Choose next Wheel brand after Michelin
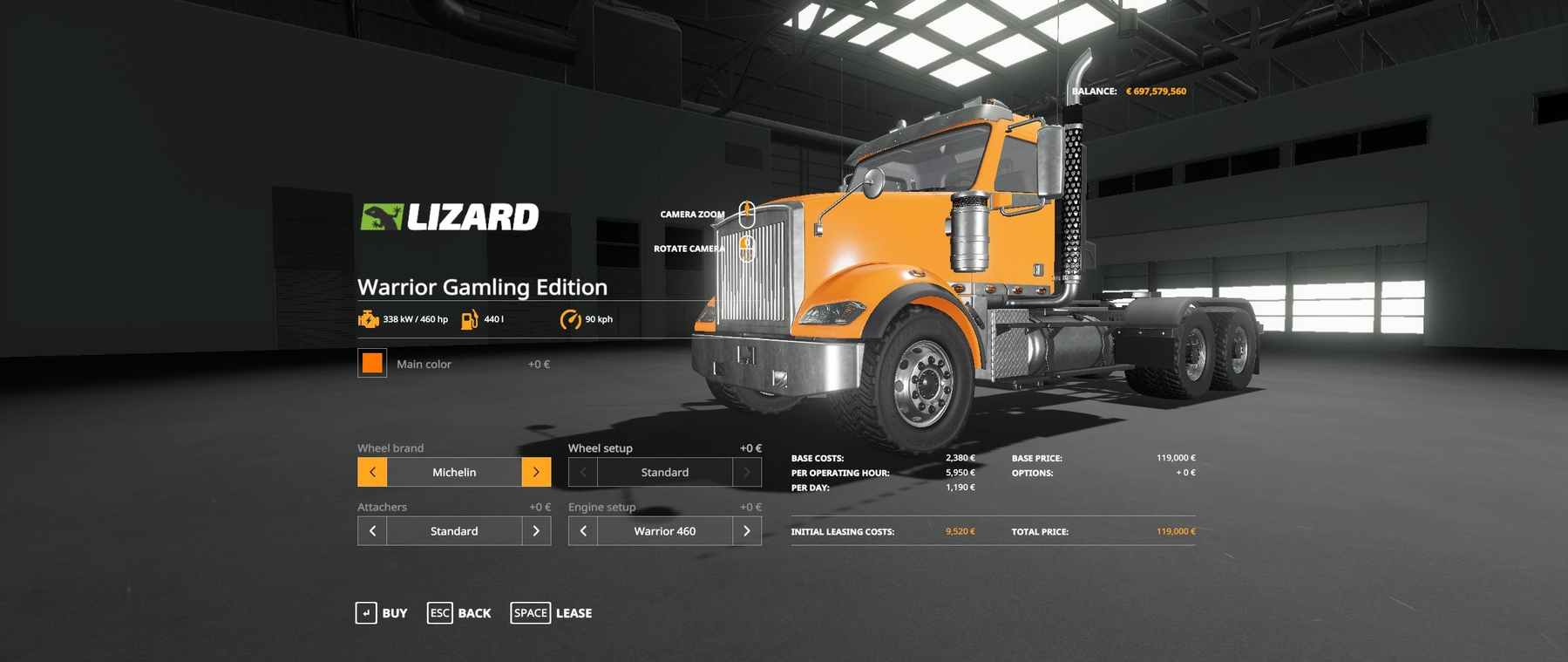Viewport: 1568px width, 662px height. click(x=536, y=472)
